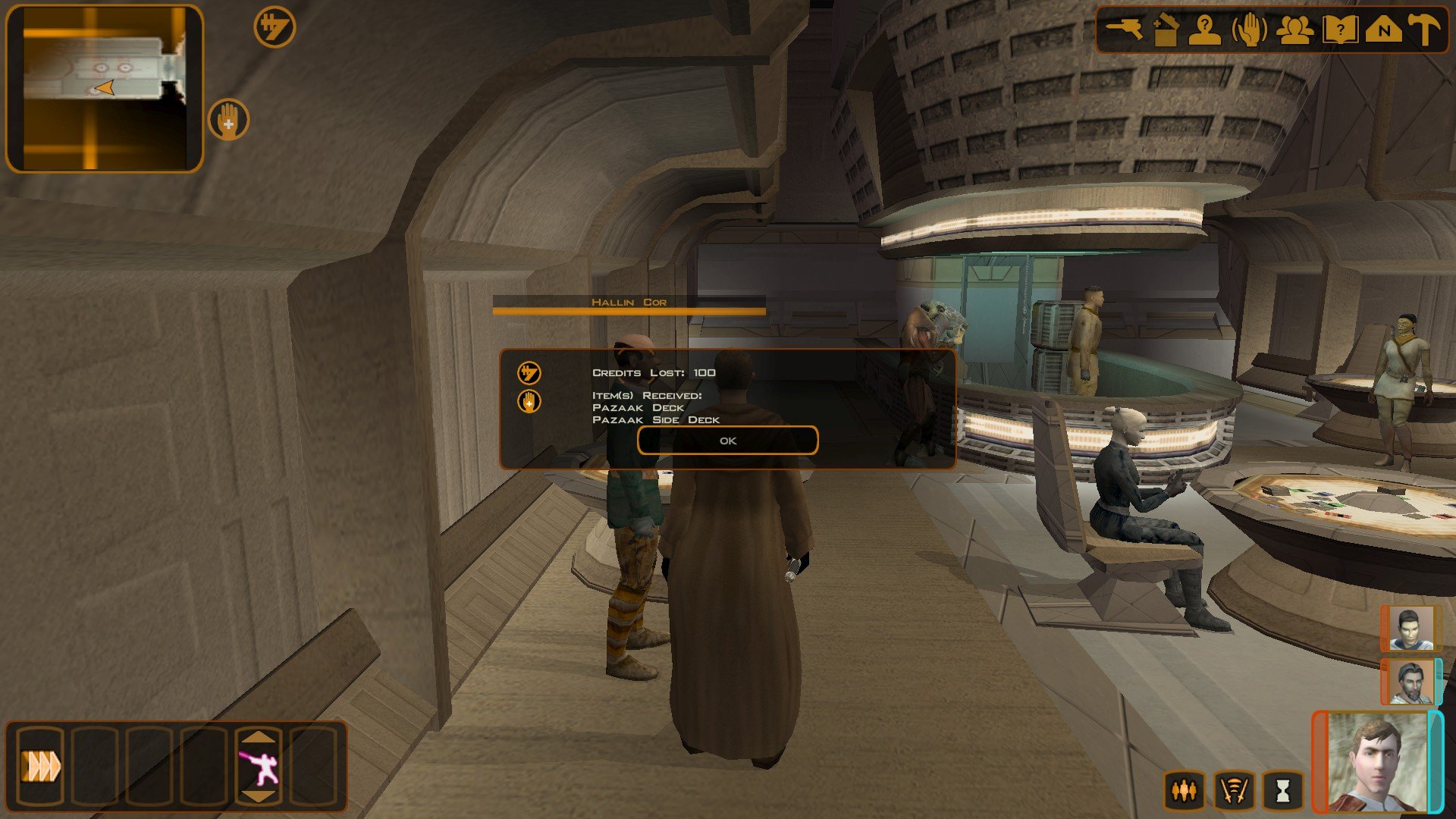Open the options hammer icon
1456x819 pixels.
(1424, 30)
